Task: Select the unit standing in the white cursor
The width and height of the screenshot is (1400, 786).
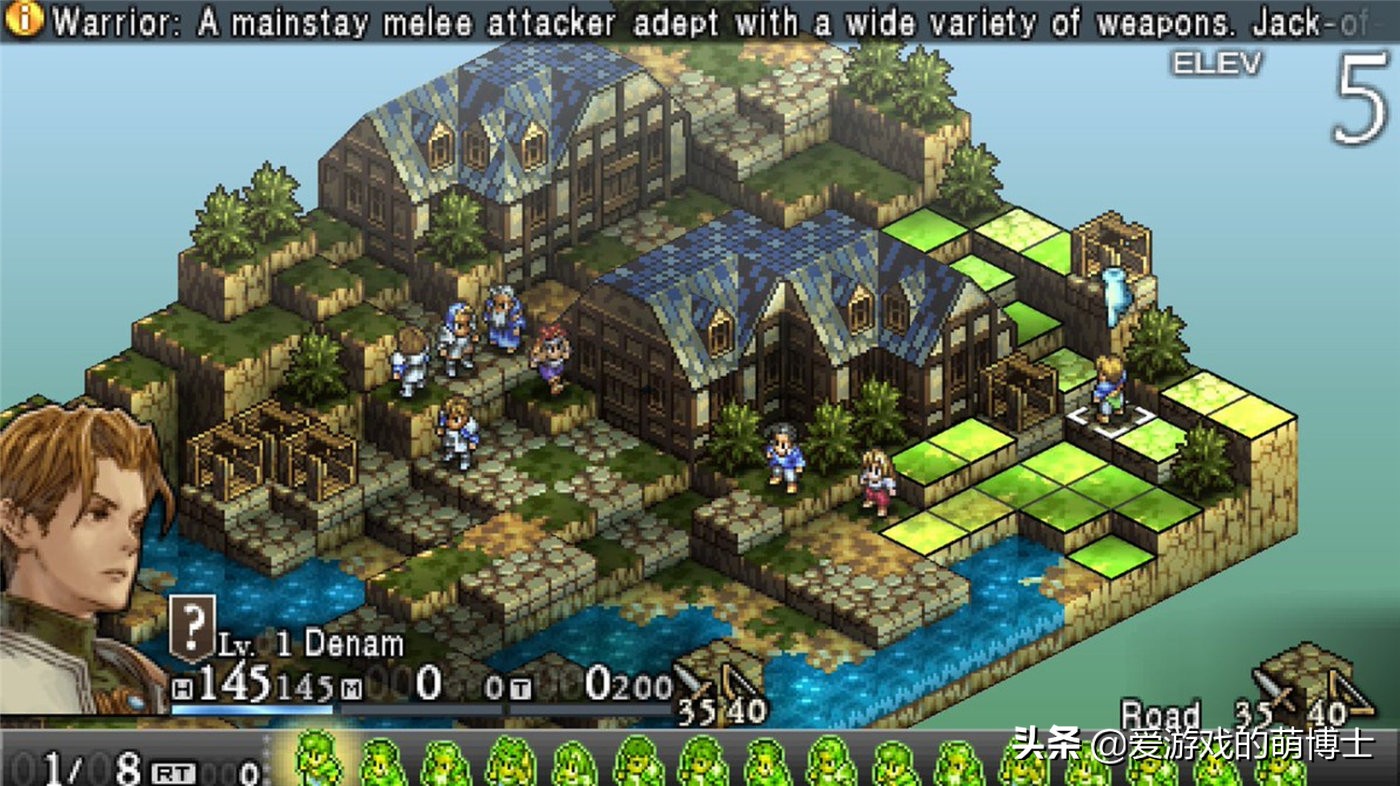Action: pos(1108,388)
